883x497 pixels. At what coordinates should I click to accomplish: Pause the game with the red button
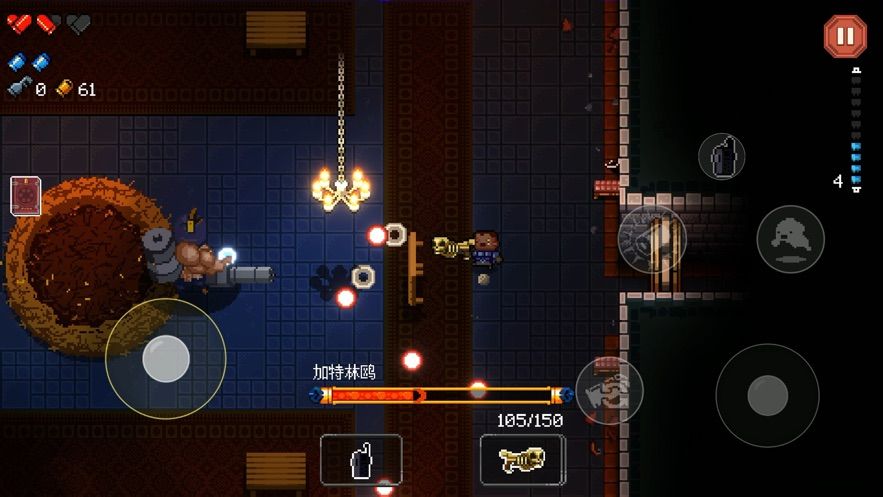(845, 37)
